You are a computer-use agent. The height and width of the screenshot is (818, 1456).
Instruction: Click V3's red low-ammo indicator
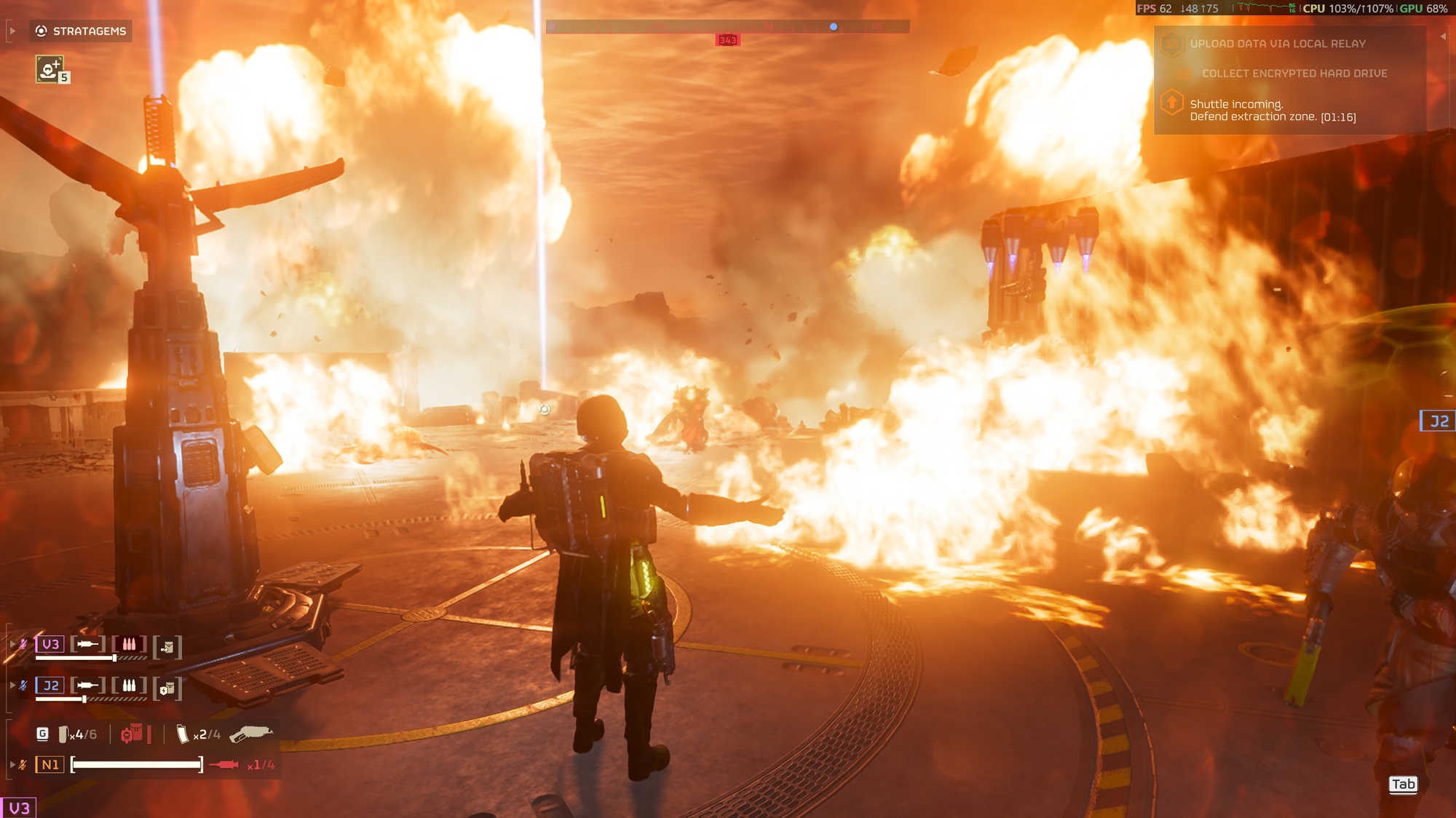[129, 644]
